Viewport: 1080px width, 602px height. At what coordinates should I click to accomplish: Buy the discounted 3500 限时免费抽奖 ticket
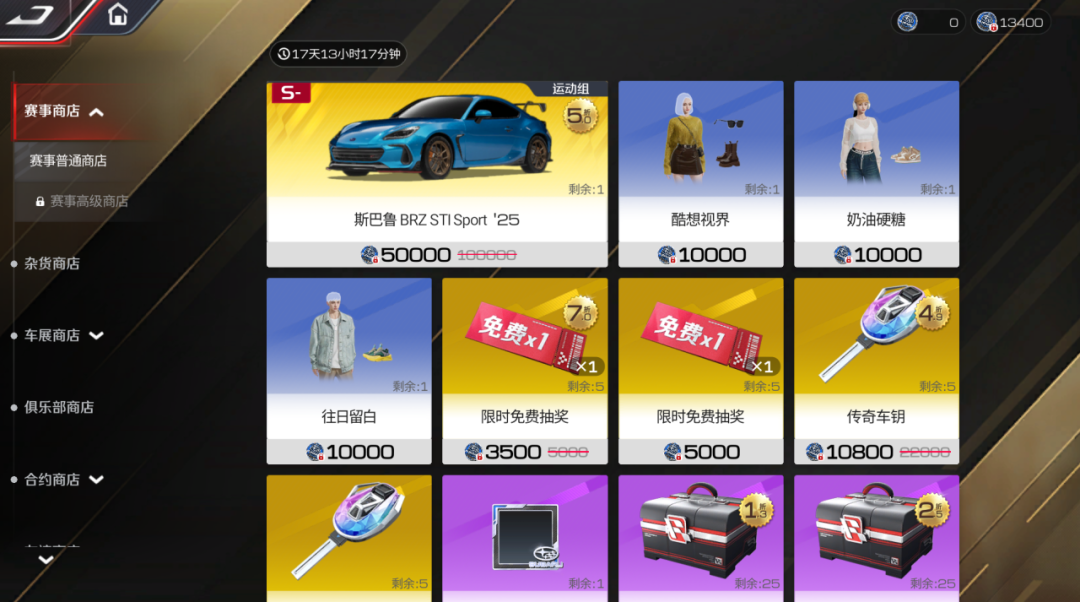525,371
